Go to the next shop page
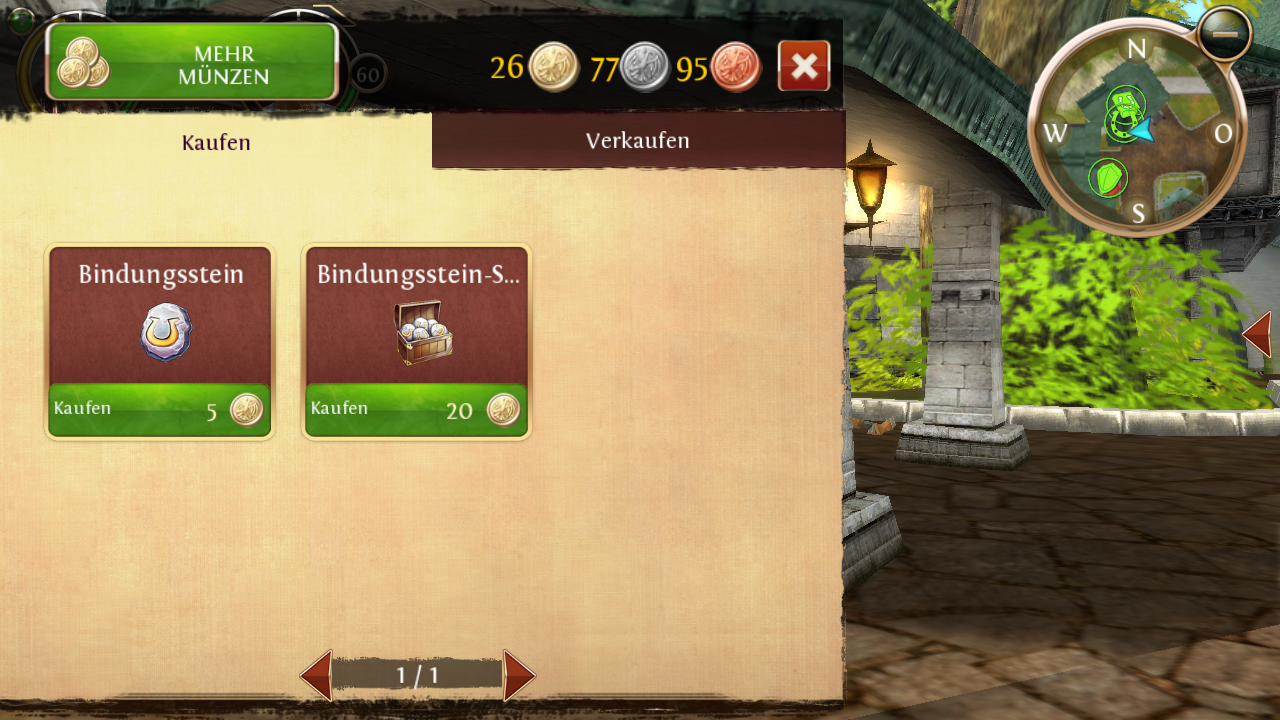1280x720 pixels. click(518, 676)
